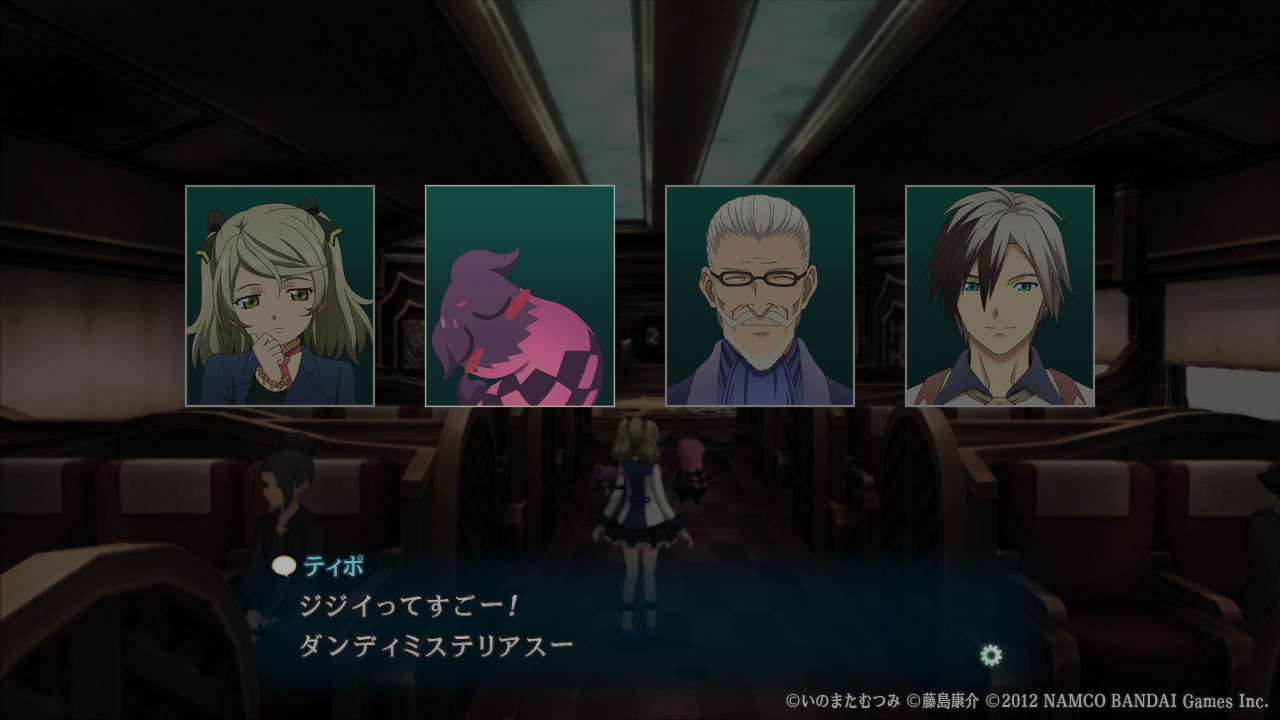The width and height of the screenshot is (1280, 720).
Task: Click the gear icon to advance dialogue
Action: 991,655
